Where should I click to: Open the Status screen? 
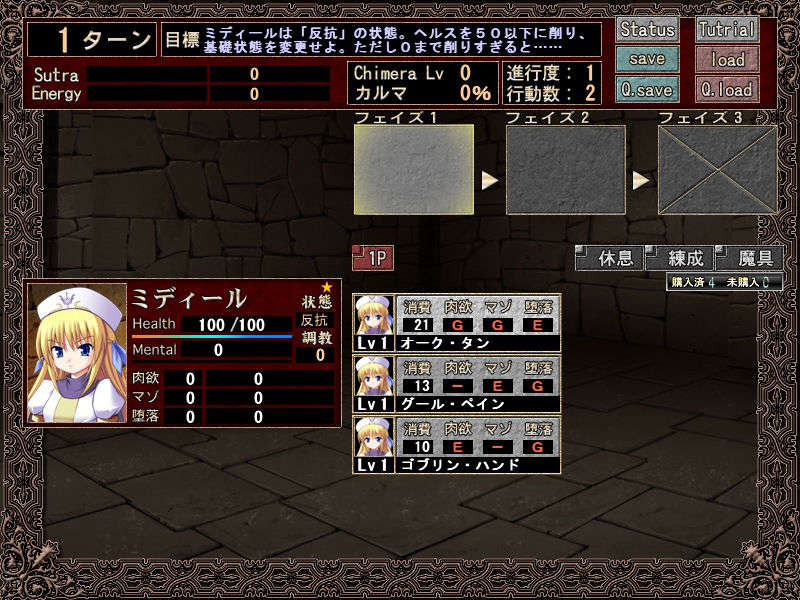(x=647, y=29)
